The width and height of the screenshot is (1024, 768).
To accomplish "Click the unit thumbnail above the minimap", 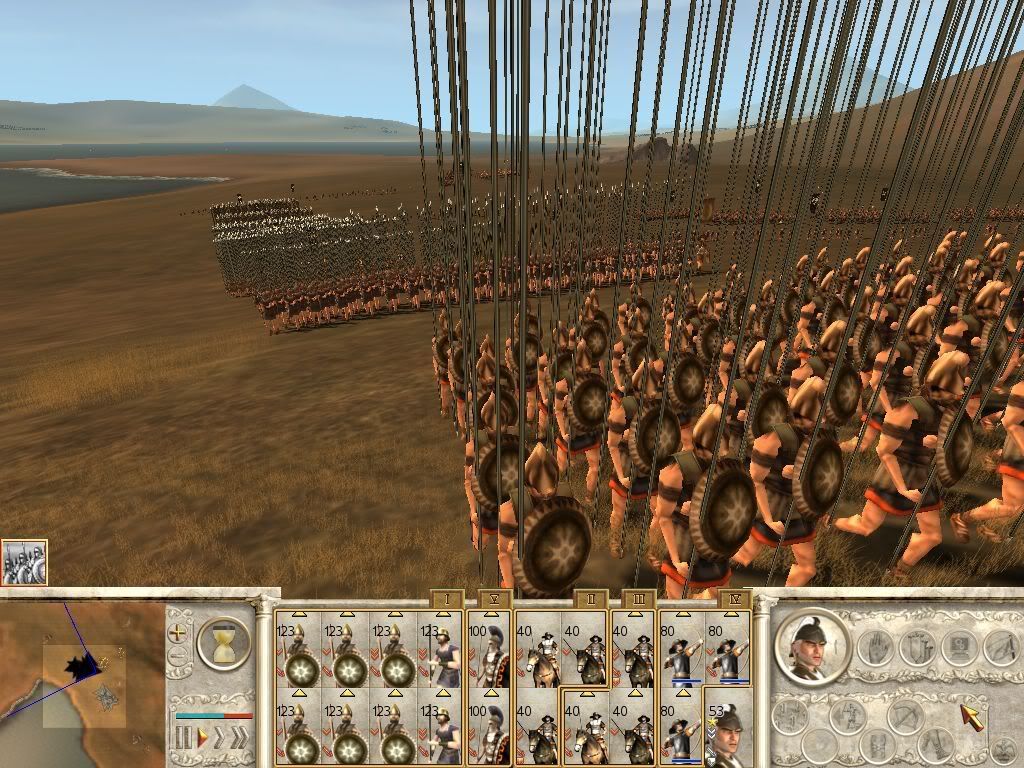I will pyautogui.click(x=24, y=563).
